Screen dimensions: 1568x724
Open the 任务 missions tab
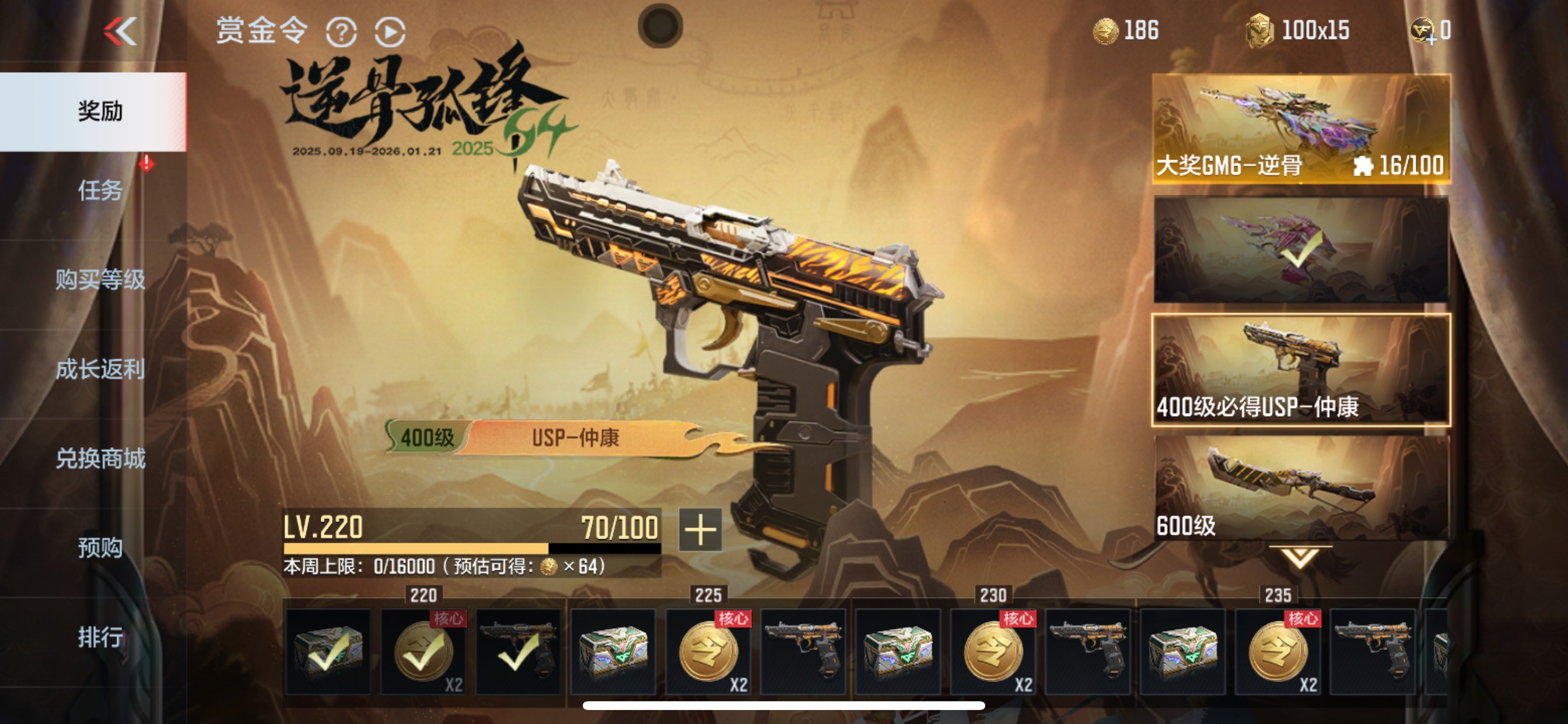coord(100,191)
